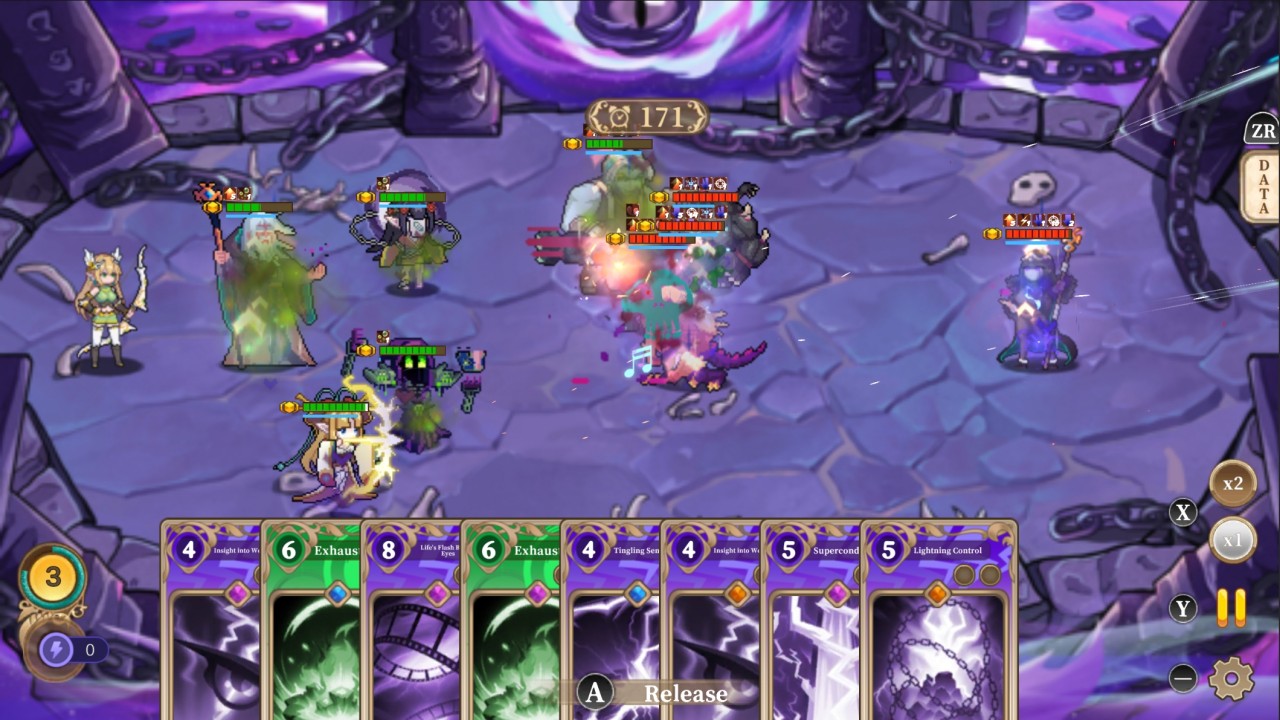Switch battle speed back to x1

coord(1233,540)
